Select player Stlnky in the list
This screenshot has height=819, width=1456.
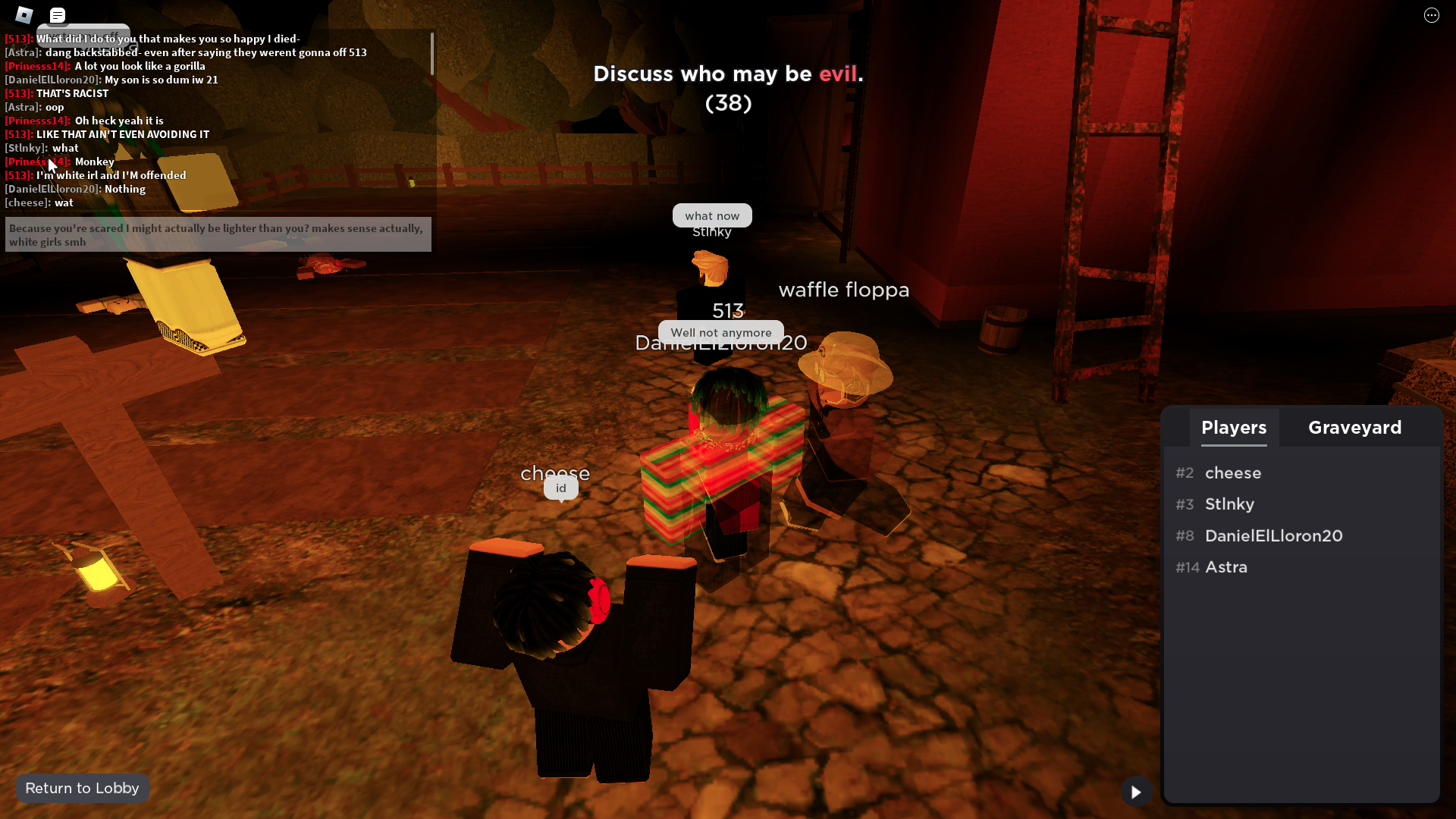(x=1229, y=504)
